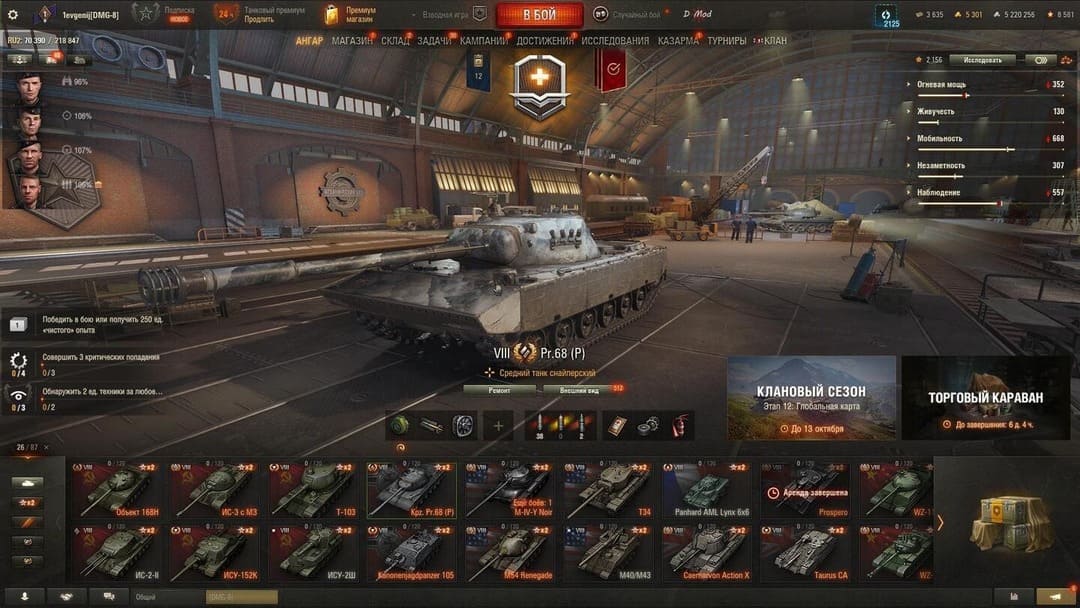
Task: Open the ИССЛЕДОВАНИЯ tab
Action: (x=615, y=41)
